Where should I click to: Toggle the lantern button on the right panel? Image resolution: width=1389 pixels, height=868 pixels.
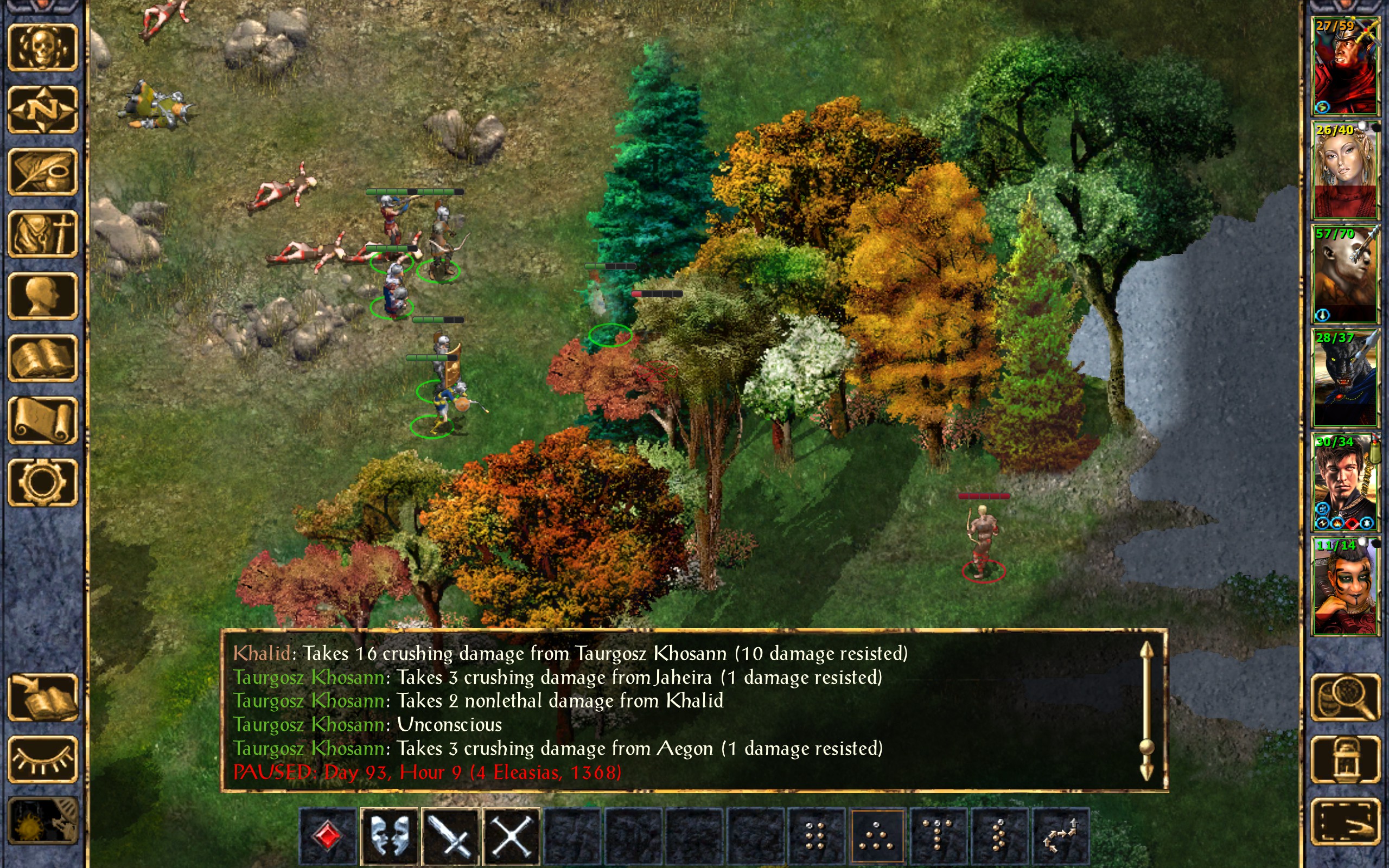click(x=1345, y=759)
